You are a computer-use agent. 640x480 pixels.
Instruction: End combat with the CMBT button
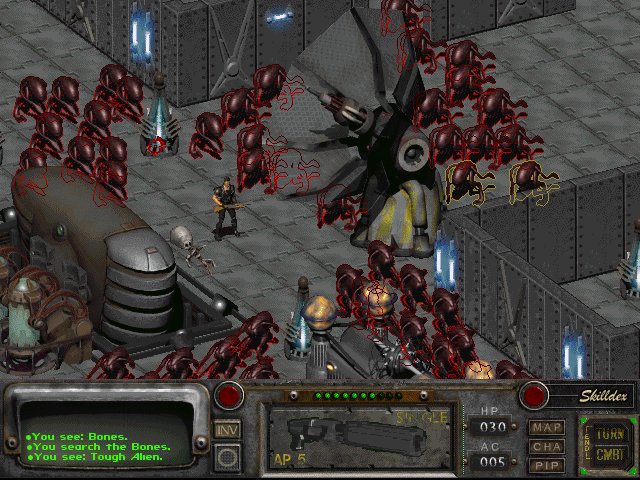[x=608, y=455]
